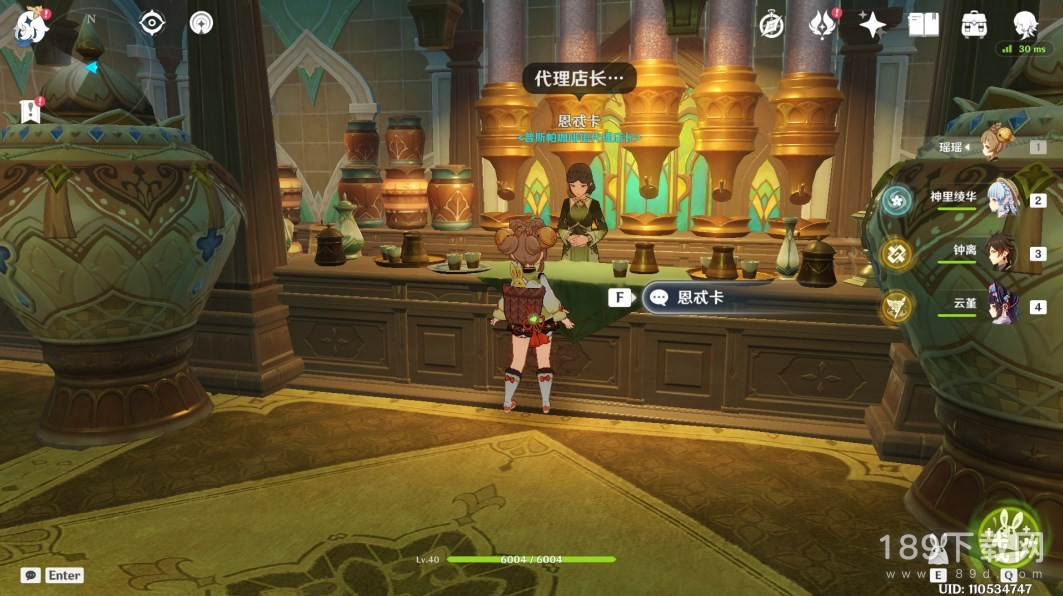Switch to party member 云堇
This screenshot has width=1063, height=596.
[1002, 306]
